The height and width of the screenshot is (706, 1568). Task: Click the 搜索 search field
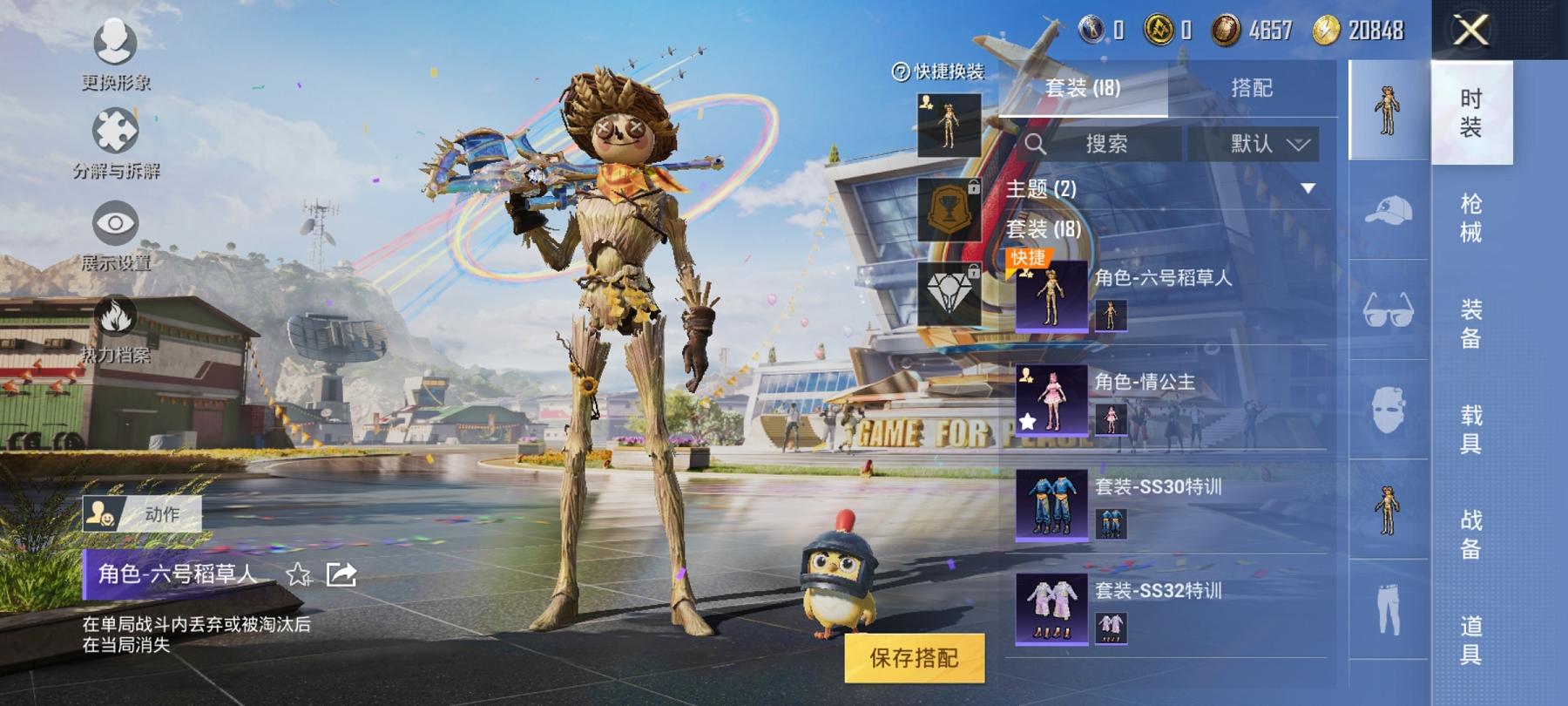point(1105,144)
